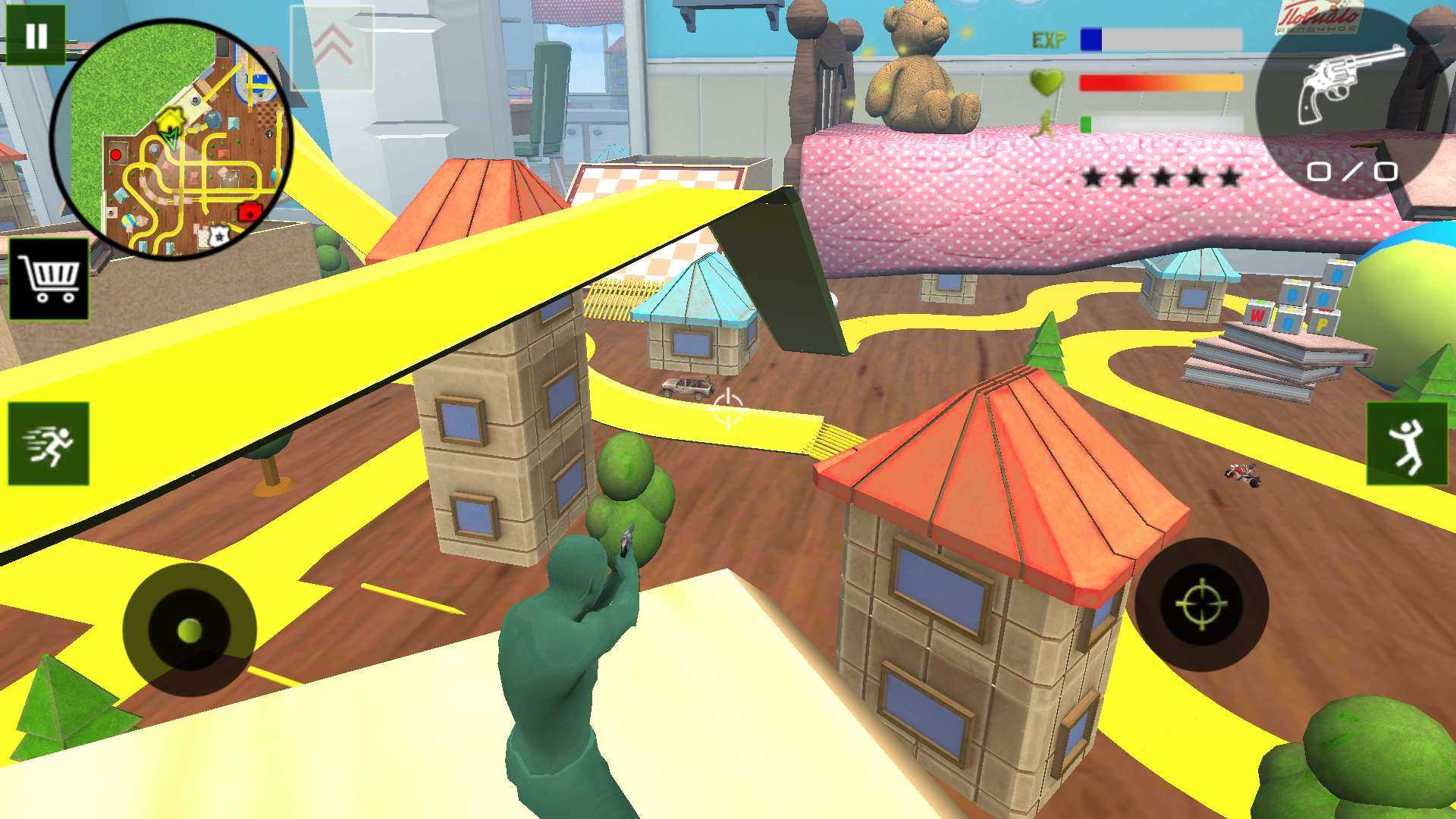
Task: Open the circular minimap
Action: (x=171, y=139)
